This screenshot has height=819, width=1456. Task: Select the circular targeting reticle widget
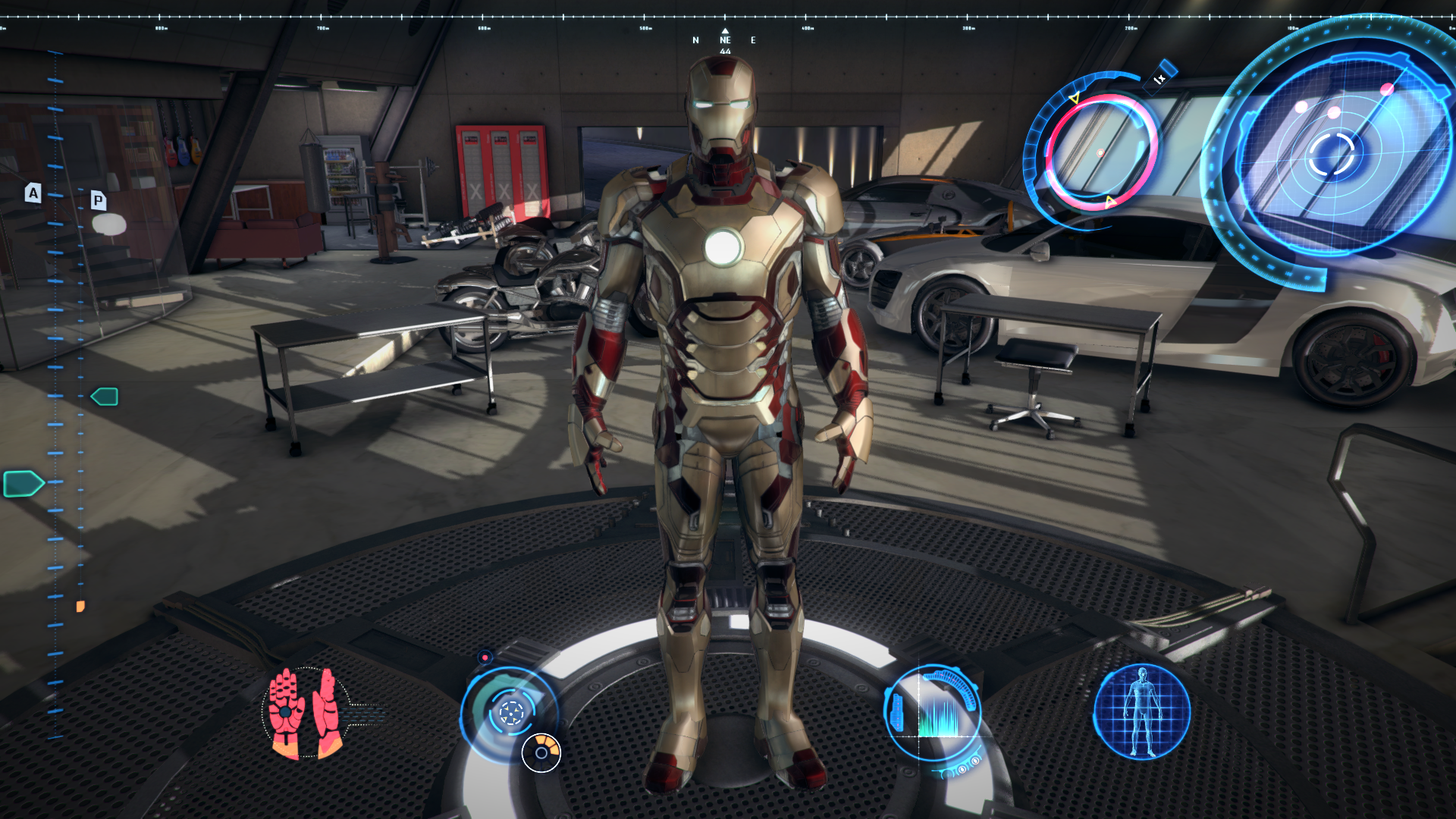tap(510, 713)
